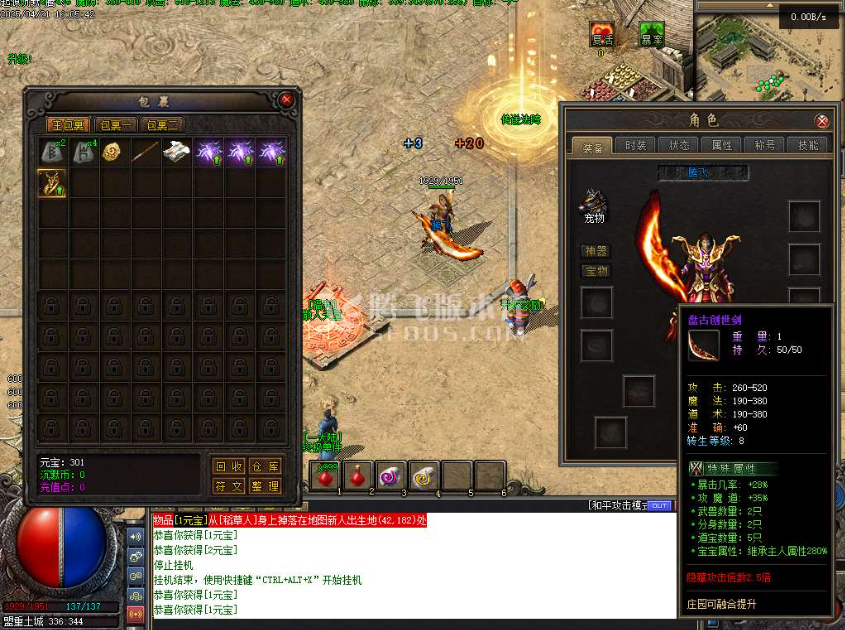Close the 角色 character window
The width and height of the screenshot is (845, 630).
(822, 121)
